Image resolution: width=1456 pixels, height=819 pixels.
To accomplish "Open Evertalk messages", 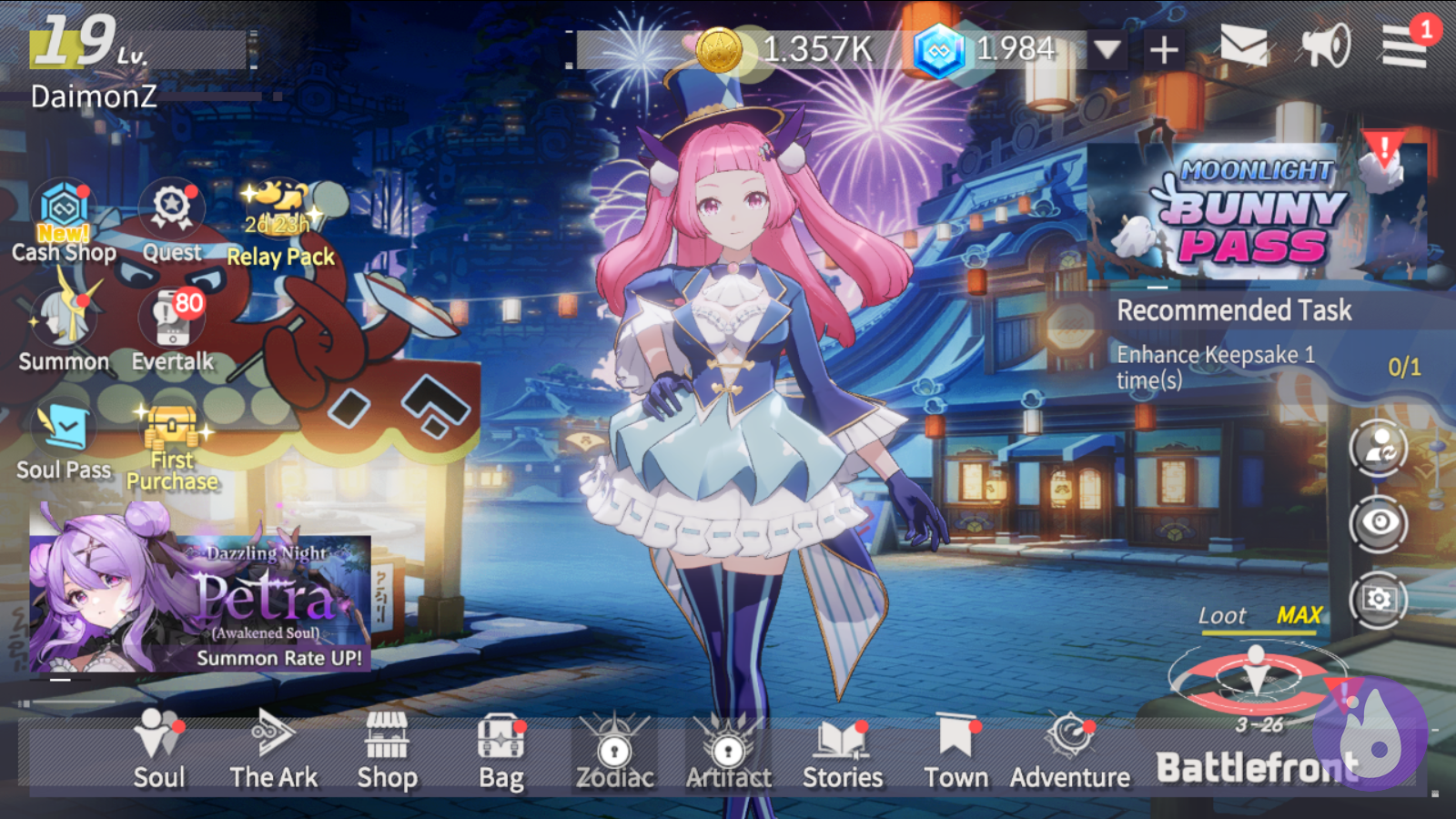I will [x=172, y=328].
